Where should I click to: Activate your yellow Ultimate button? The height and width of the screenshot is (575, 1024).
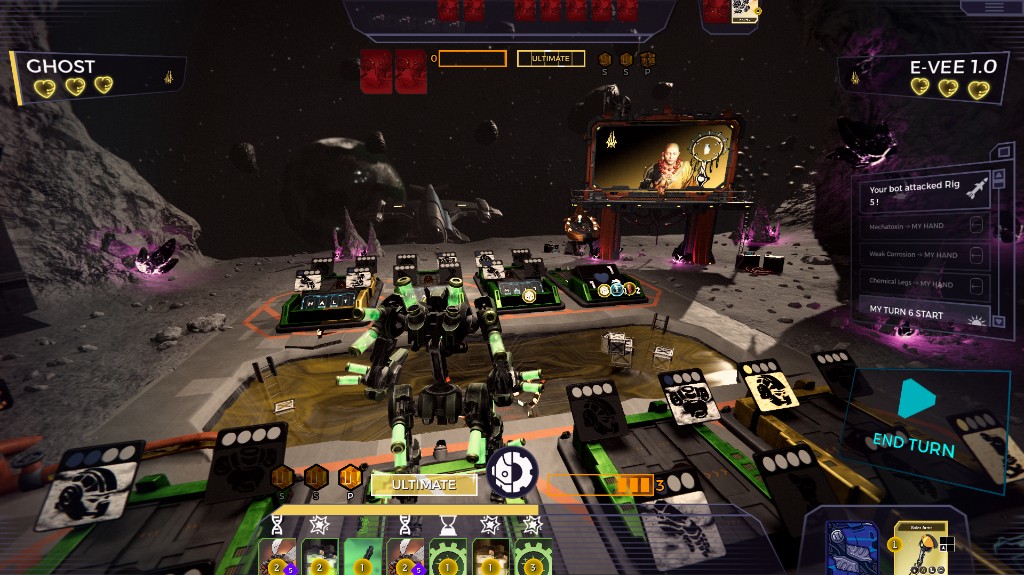tap(423, 484)
